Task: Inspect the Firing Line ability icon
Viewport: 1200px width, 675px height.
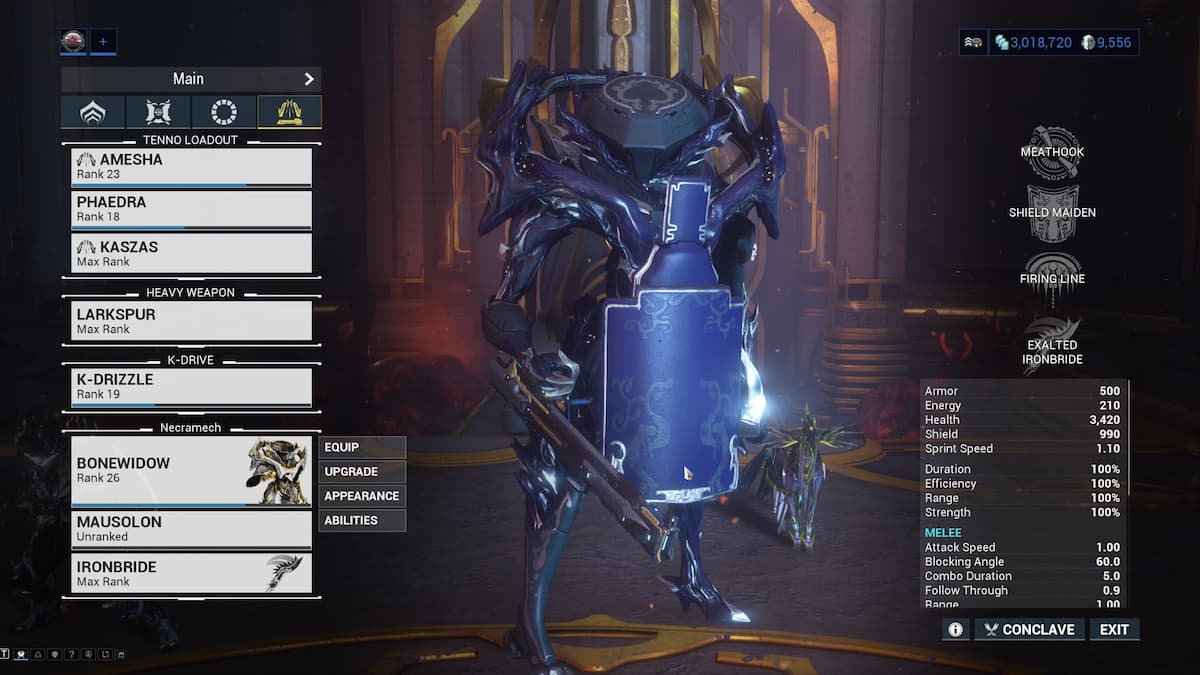Action: 1052,277
